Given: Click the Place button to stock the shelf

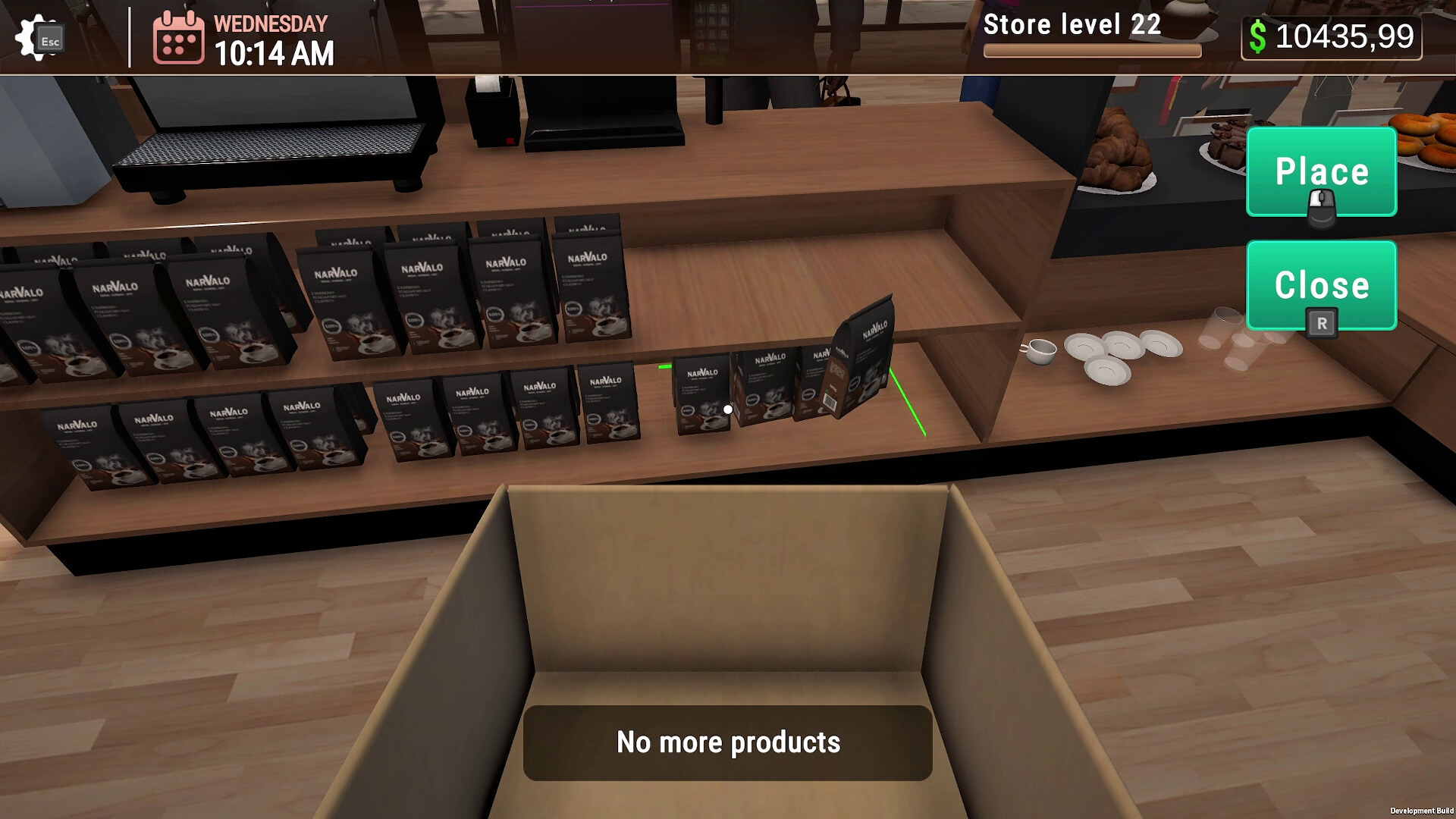Looking at the screenshot, I should pyautogui.click(x=1321, y=171).
